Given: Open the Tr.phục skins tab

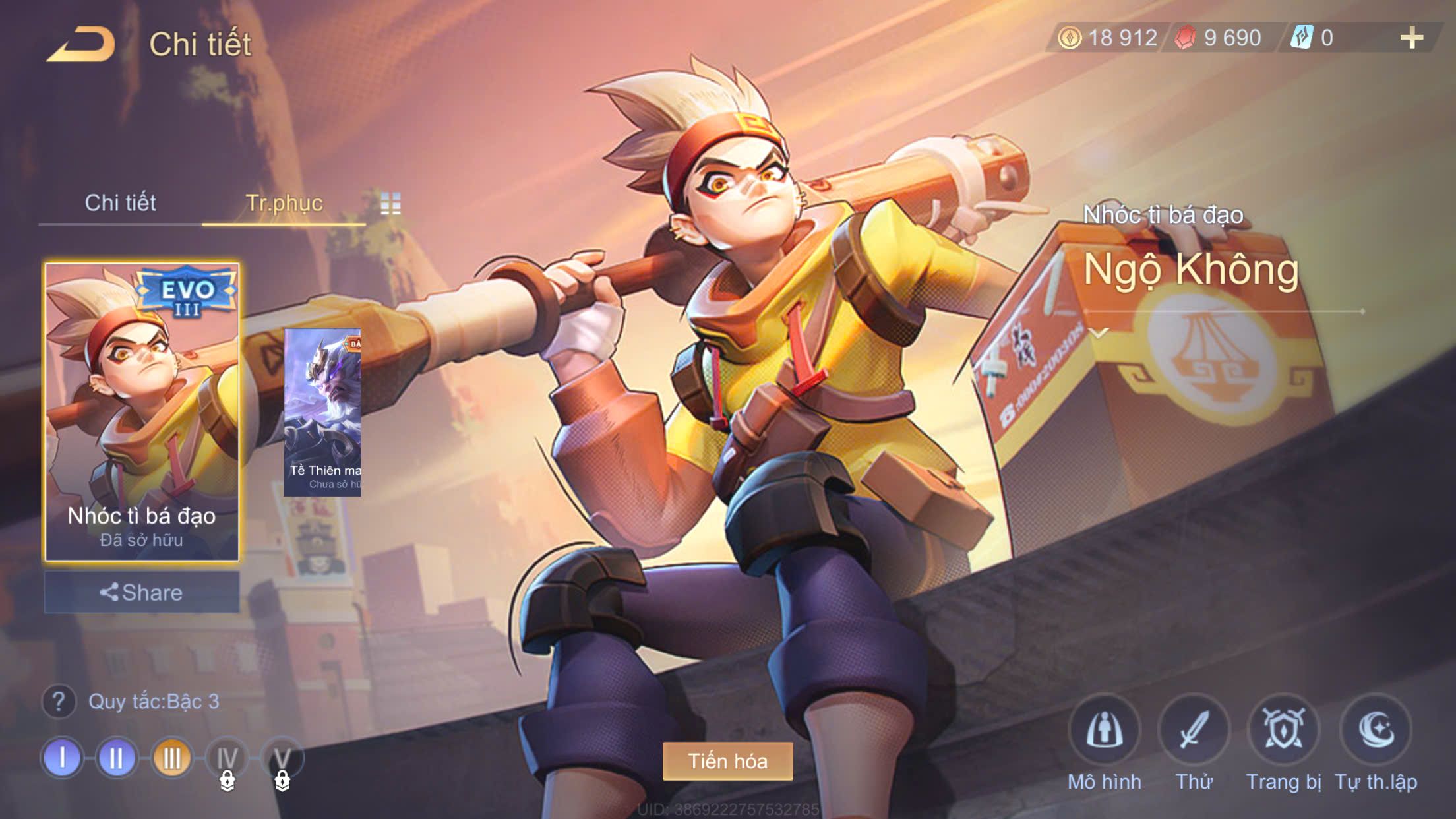Looking at the screenshot, I should pyautogui.click(x=284, y=203).
